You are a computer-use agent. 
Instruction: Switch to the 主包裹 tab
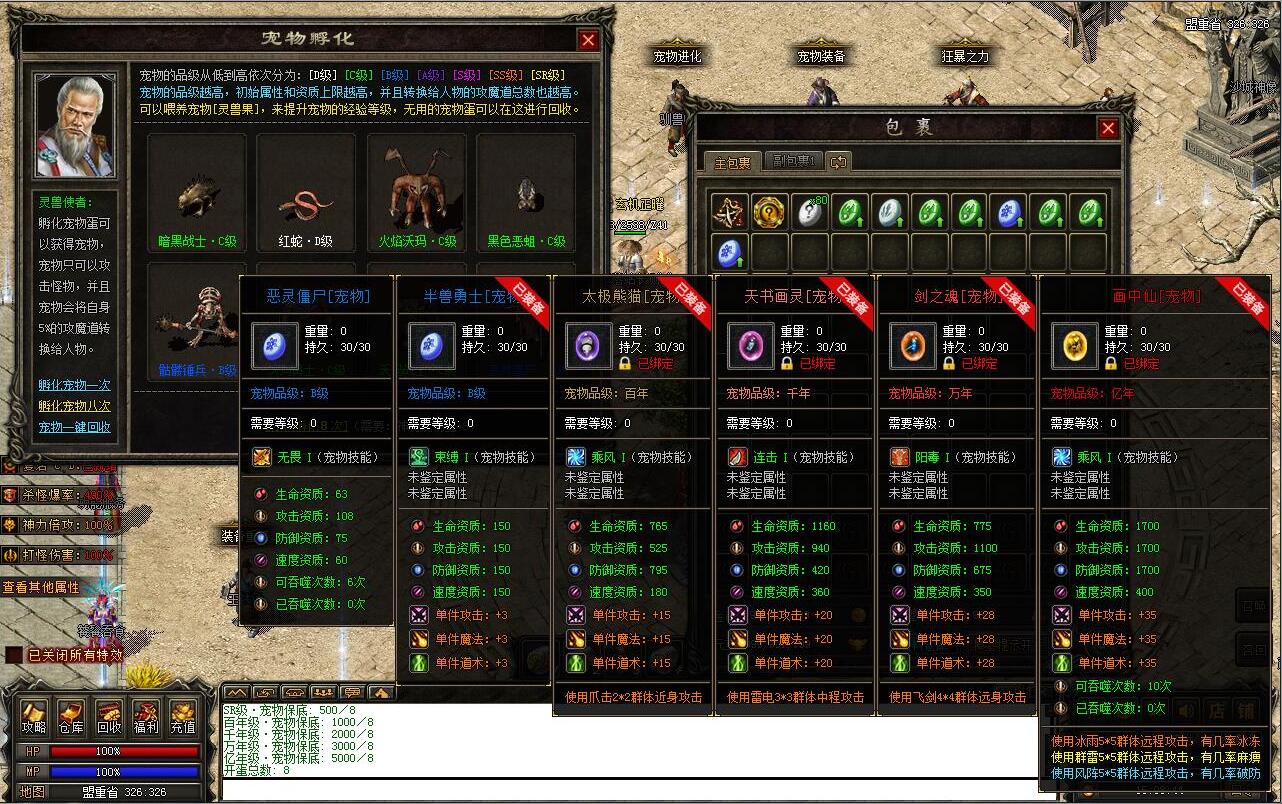[733, 162]
